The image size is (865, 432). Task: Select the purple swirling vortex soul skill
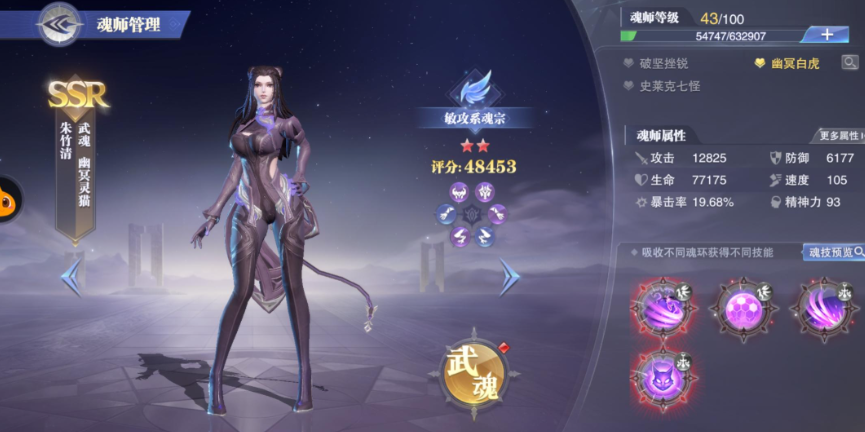click(662, 305)
